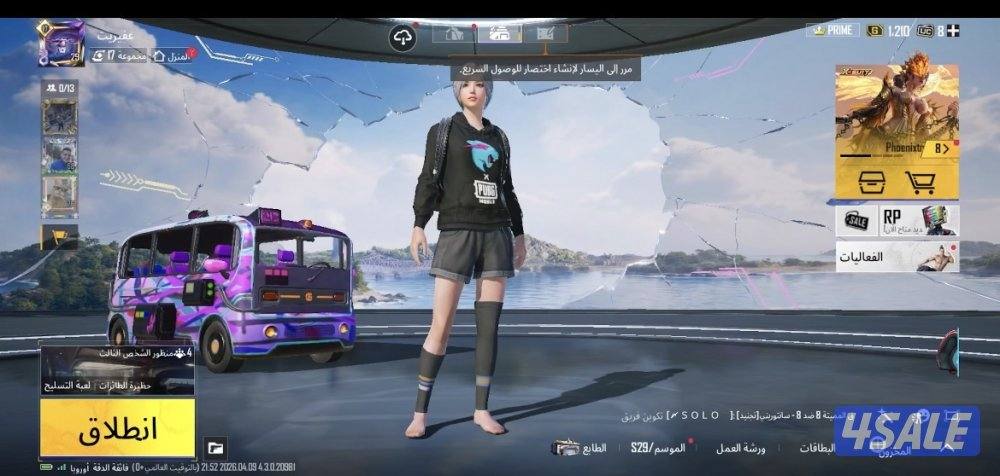Image resolution: width=1000 pixels, height=476 pixels.
Task: Open the الطابع menu entry
Action: pos(580,447)
